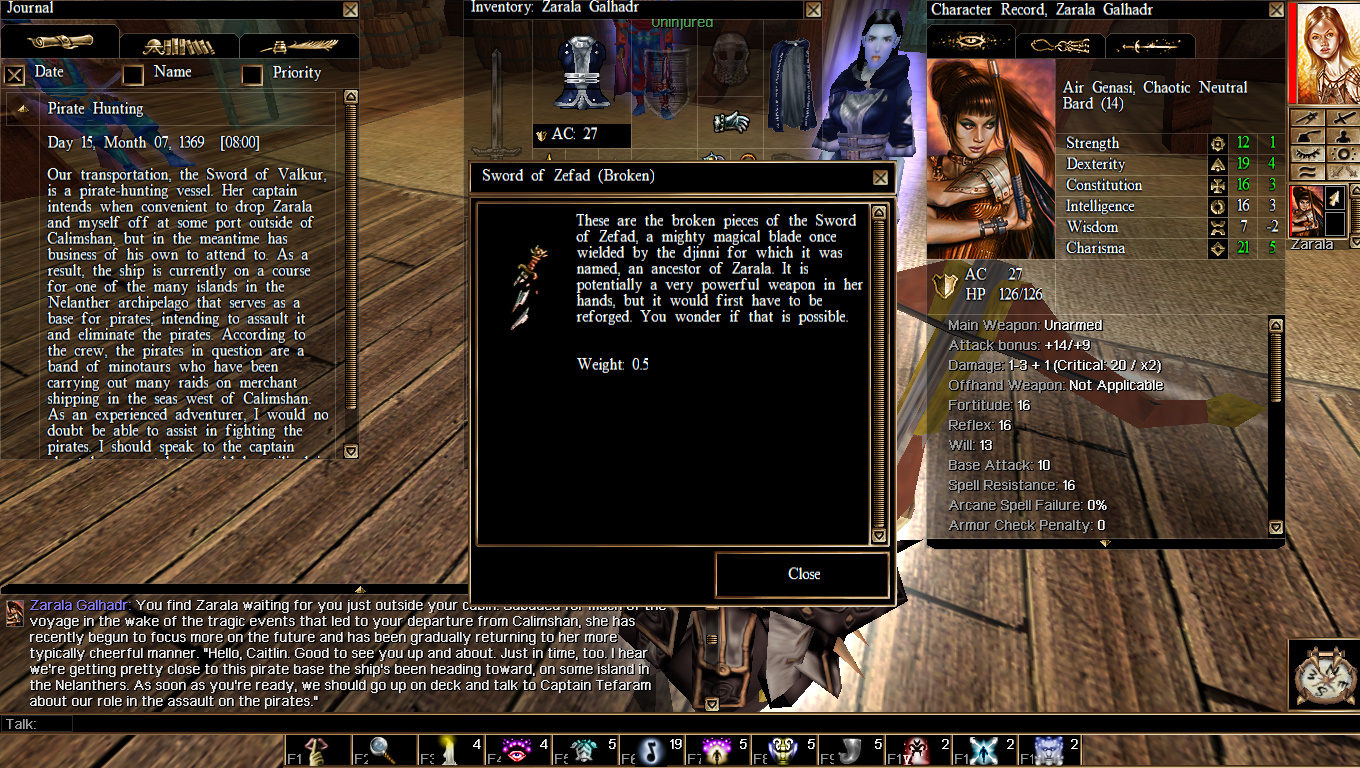
Task: Collapse the Pirate Hunting journal entry
Action: (23, 109)
